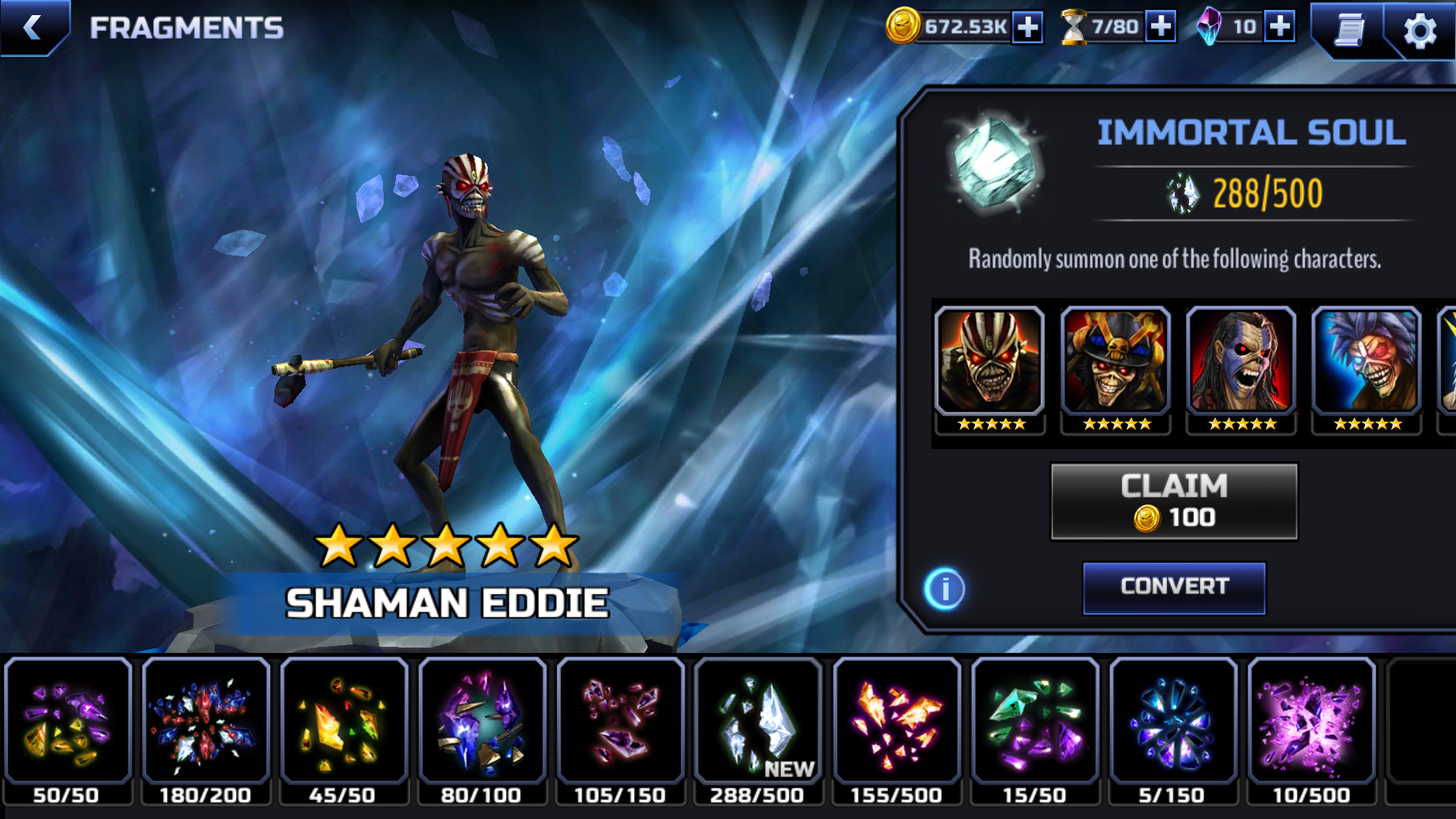The image size is (1456, 819).
Task: Open the gear settings menu
Action: [1420, 31]
